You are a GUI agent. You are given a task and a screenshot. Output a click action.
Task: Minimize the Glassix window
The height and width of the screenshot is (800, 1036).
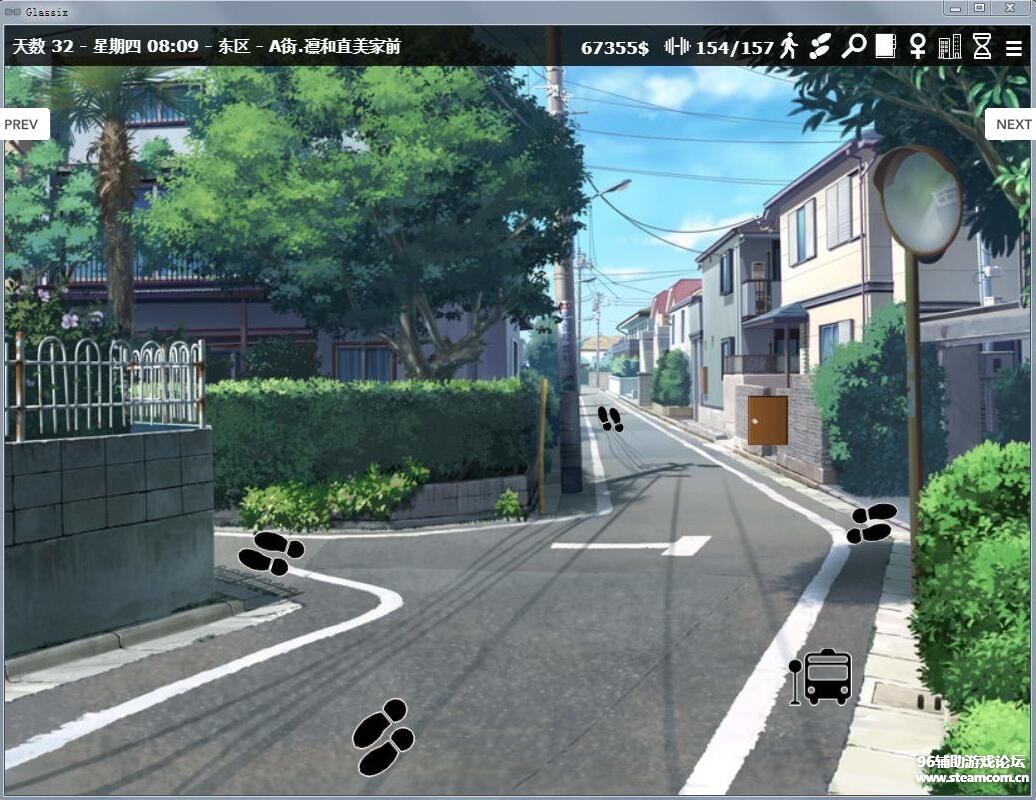[x=955, y=8]
